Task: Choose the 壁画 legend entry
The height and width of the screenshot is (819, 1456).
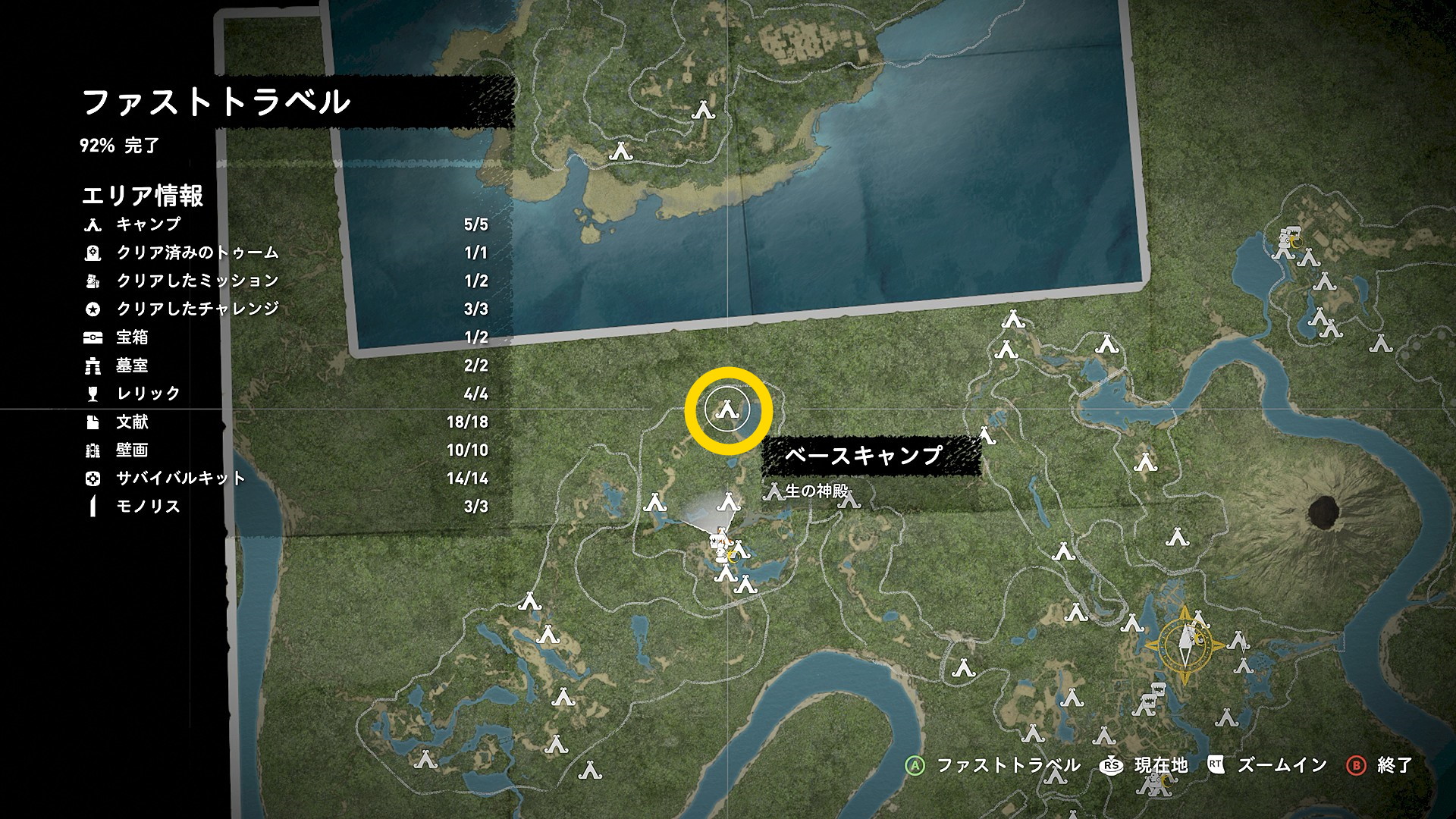Action: coord(132,450)
